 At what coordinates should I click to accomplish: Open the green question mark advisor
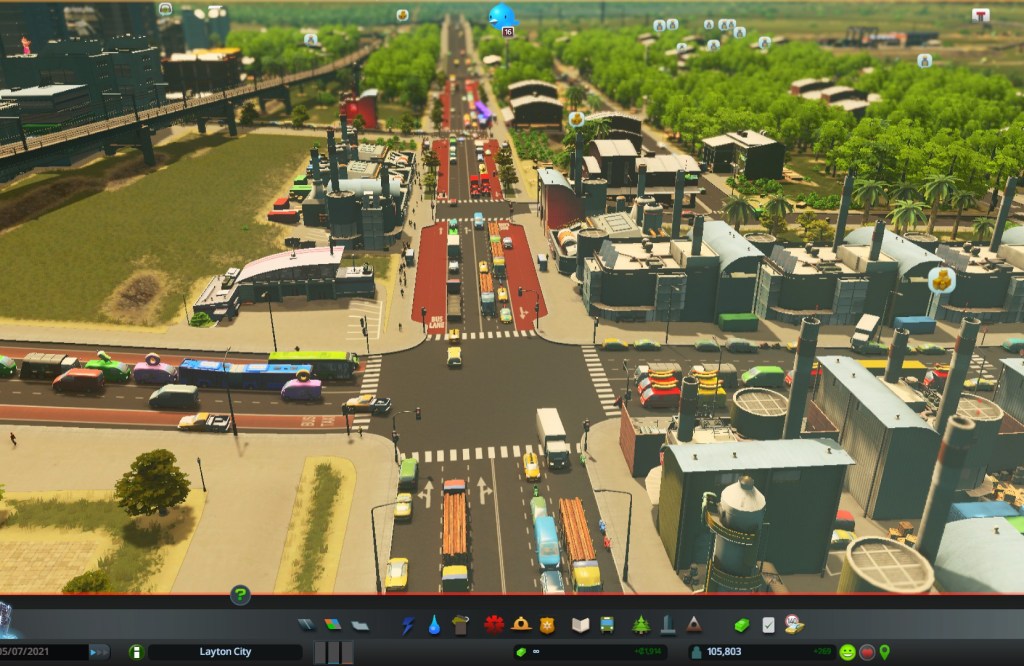[240, 596]
